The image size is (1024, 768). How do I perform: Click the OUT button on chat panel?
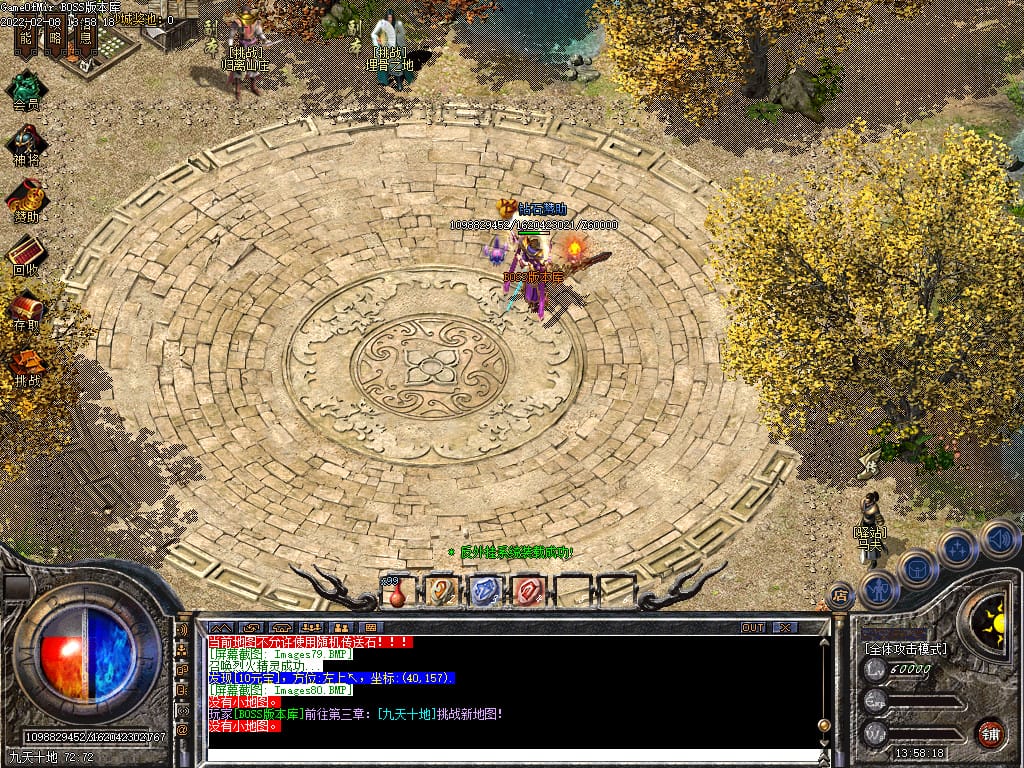(753, 627)
